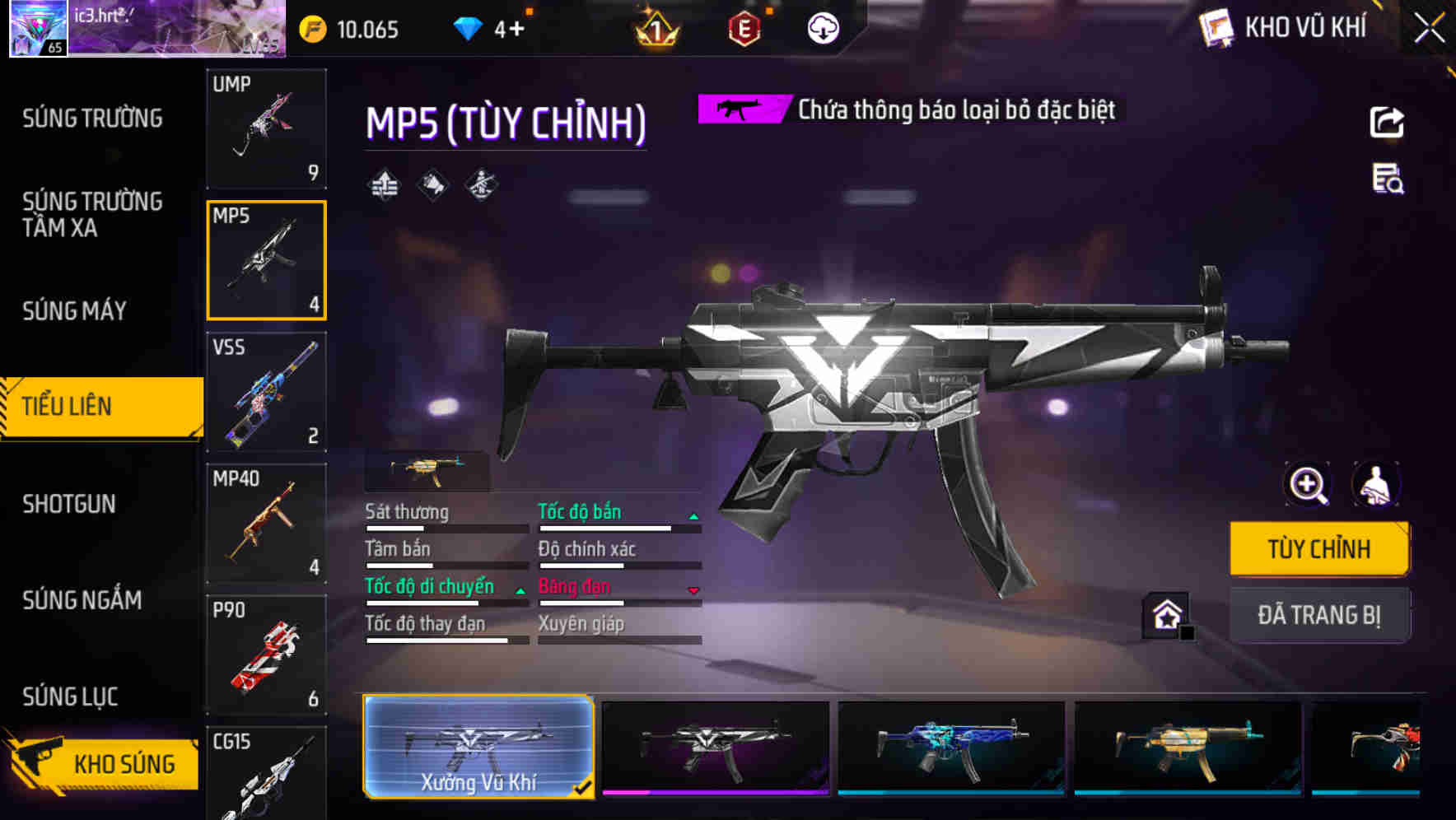Choose the blue MP5 skin thumbnail
1456x820 pixels.
point(951,747)
